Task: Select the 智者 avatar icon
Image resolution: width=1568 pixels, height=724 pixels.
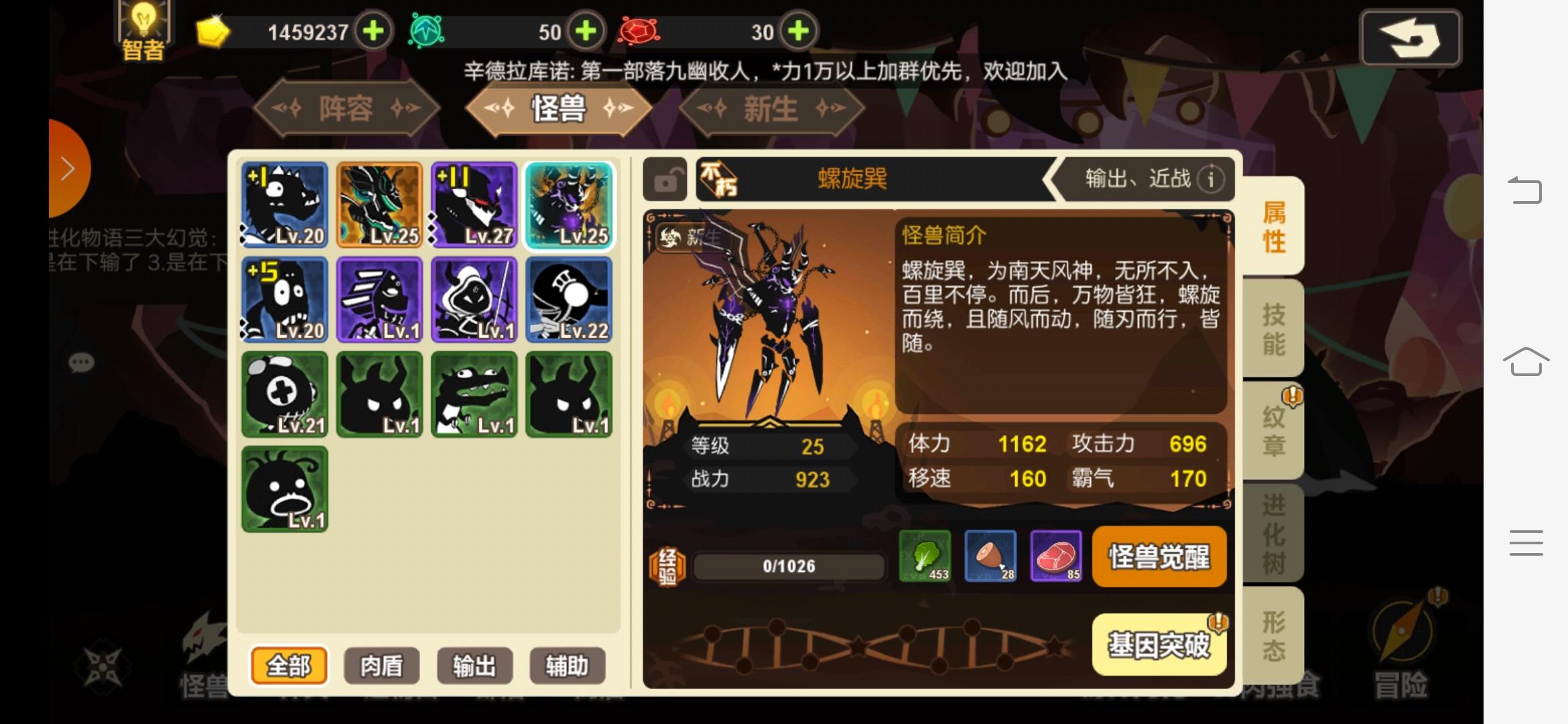Action: (x=142, y=28)
